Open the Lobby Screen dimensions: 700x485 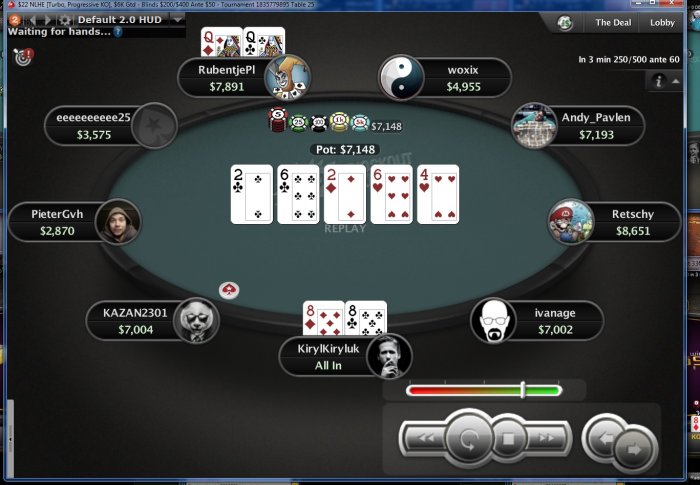click(x=663, y=22)
